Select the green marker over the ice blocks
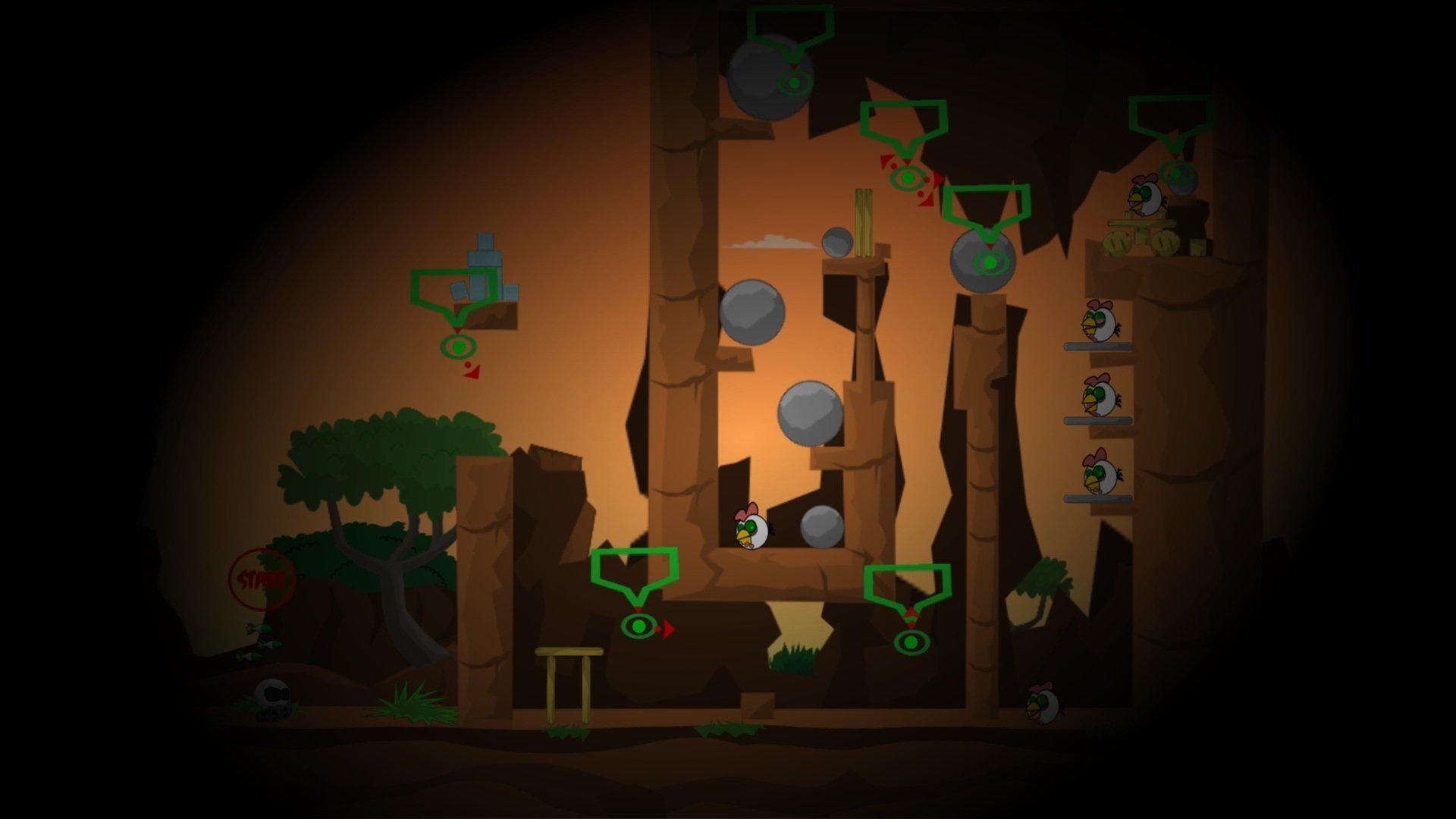 [x=458, y=347]
